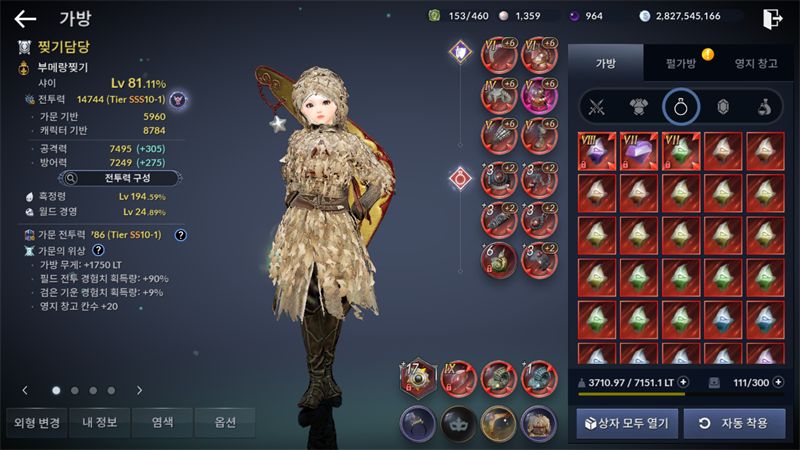Select the mask costume slot
The image size is (800, 450).
pos(459,423)
